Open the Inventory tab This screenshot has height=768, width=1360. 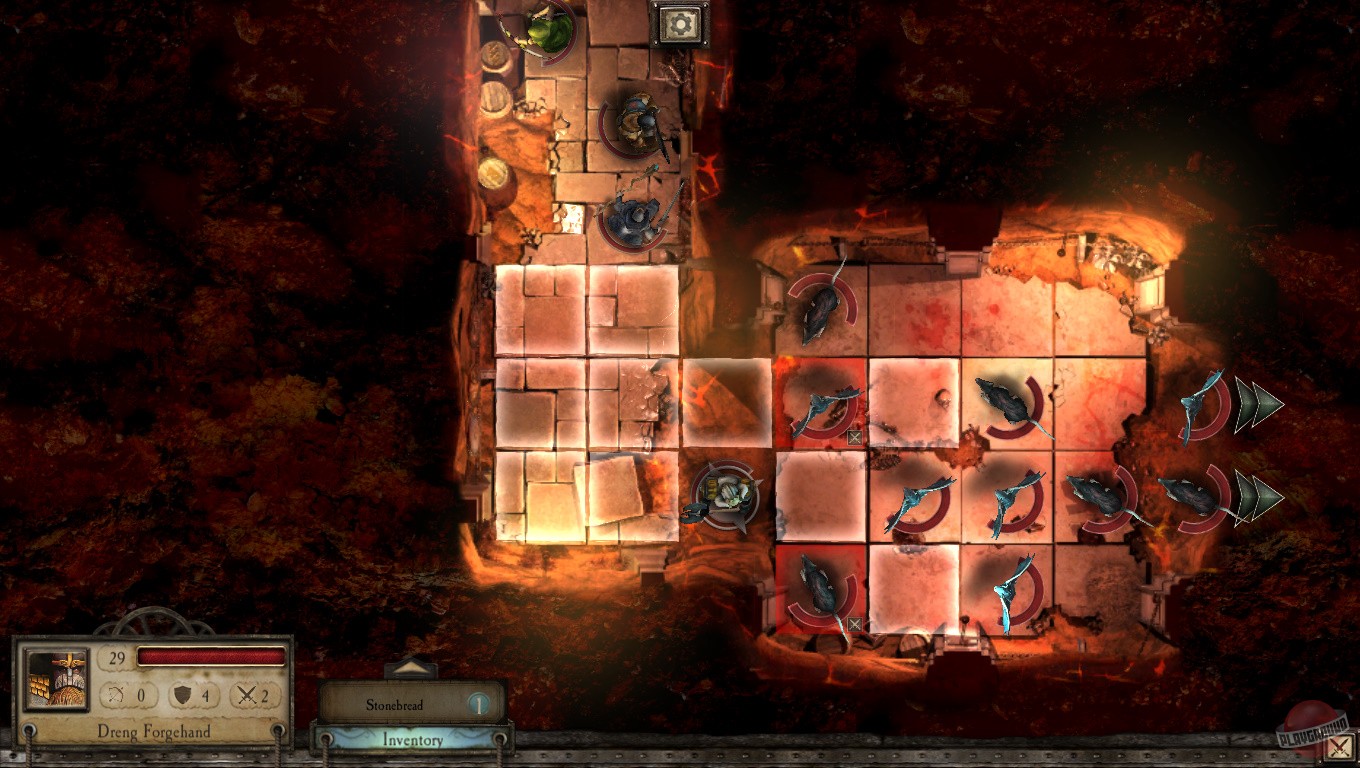[412, 740]
